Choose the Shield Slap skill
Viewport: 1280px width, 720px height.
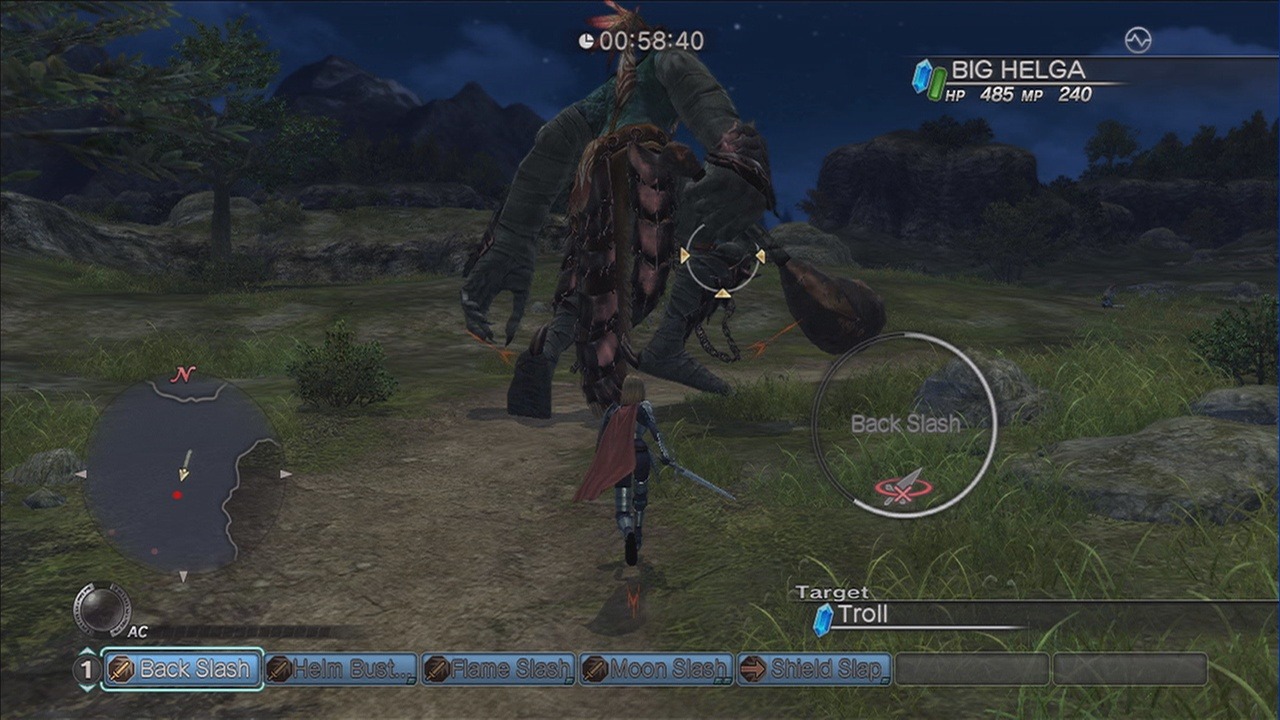[814, 669]
